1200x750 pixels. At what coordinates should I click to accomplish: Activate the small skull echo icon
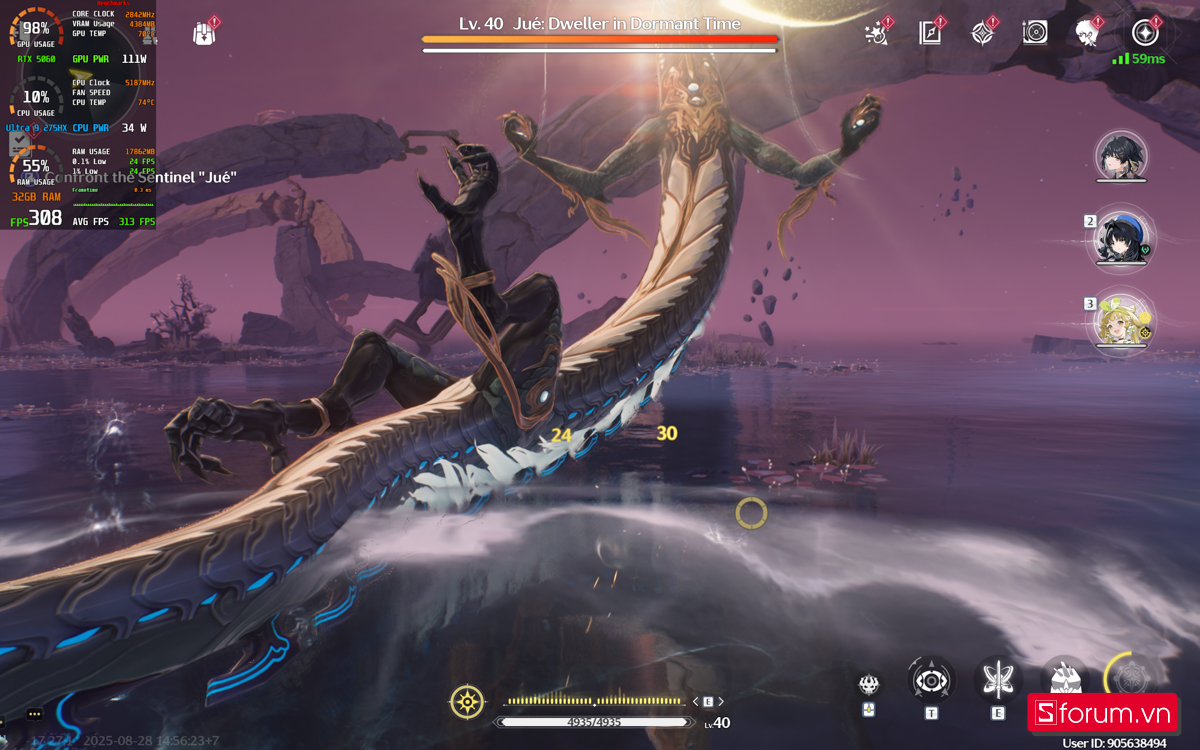click(x=869, y=685)
